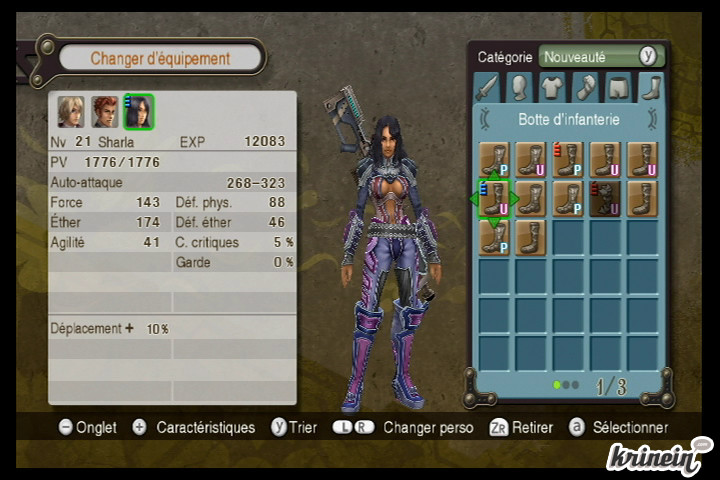Screen dimensions: 720x480
Task: Select Shulk's blond portrait
Action: (x=71, y=111)
